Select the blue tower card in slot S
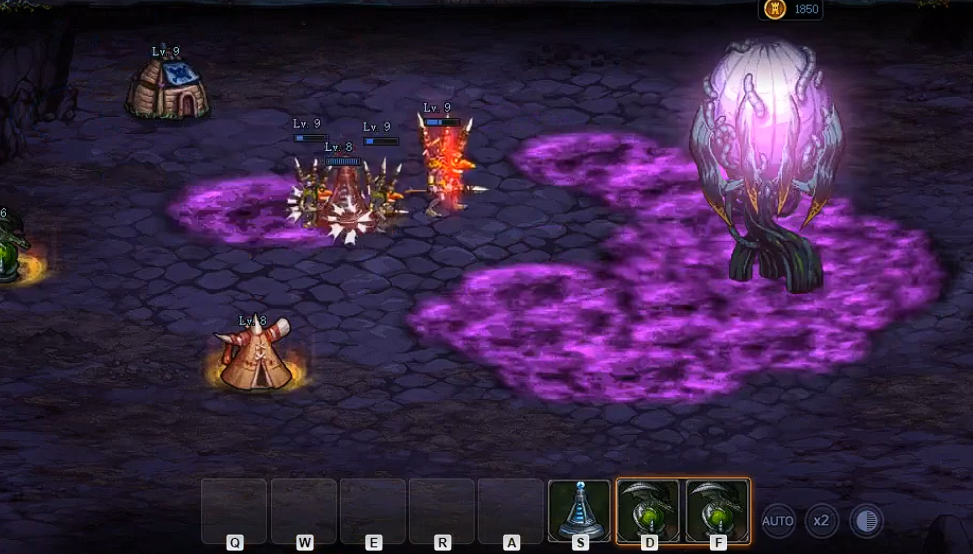The height and width of the screenshot is (554, 973). pos(579,510)
